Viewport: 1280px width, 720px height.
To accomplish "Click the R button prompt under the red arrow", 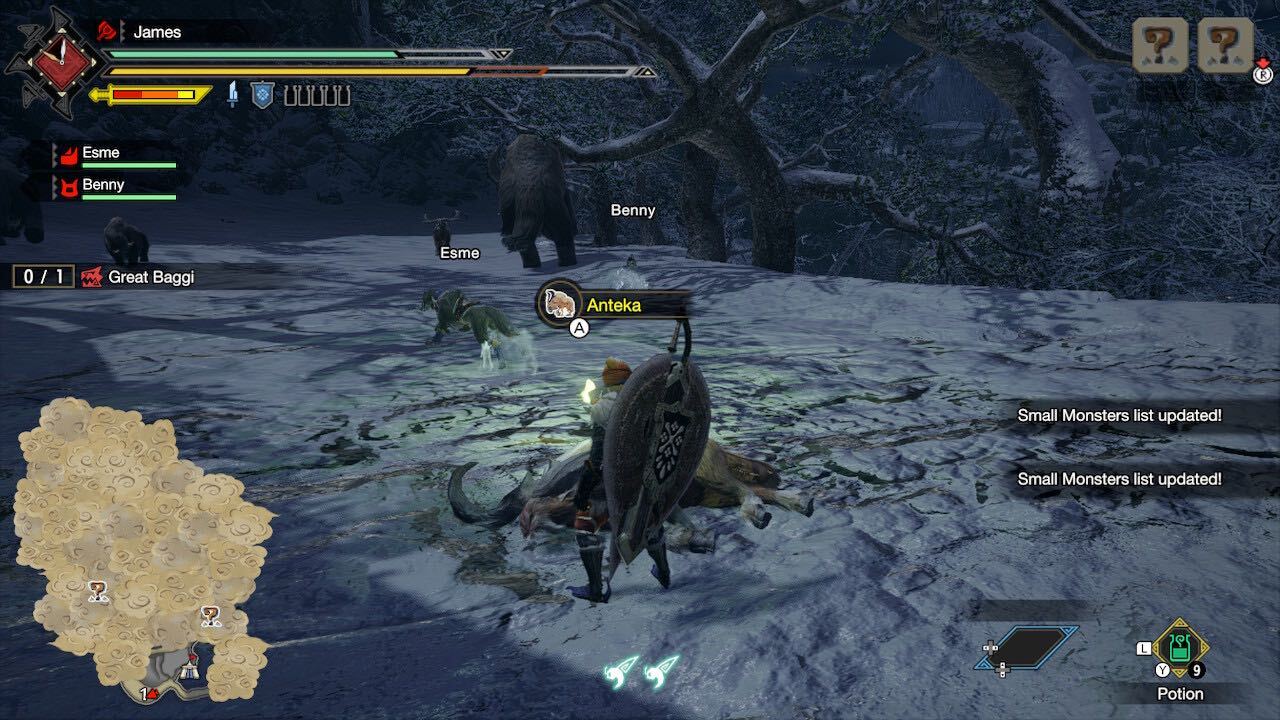I will tap(1262, 76).
